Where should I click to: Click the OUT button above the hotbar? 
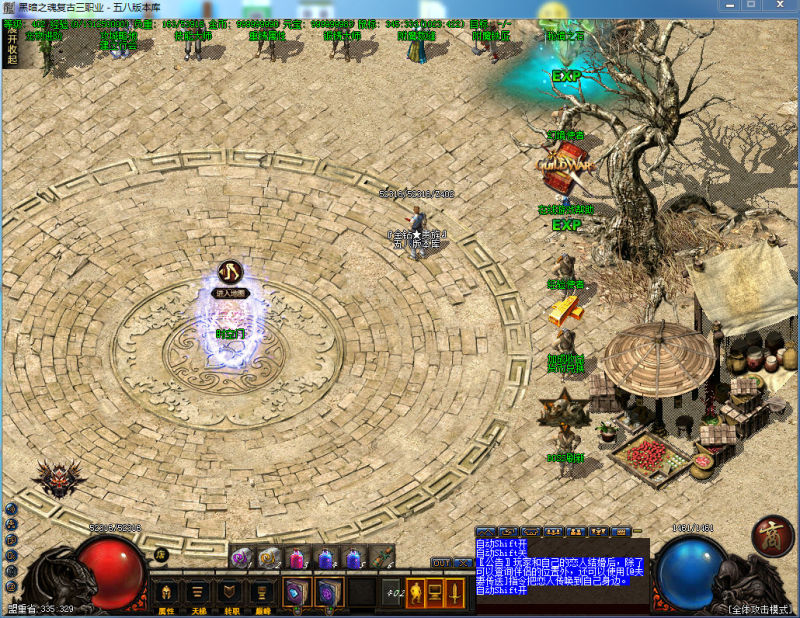(x=441, y=563)
